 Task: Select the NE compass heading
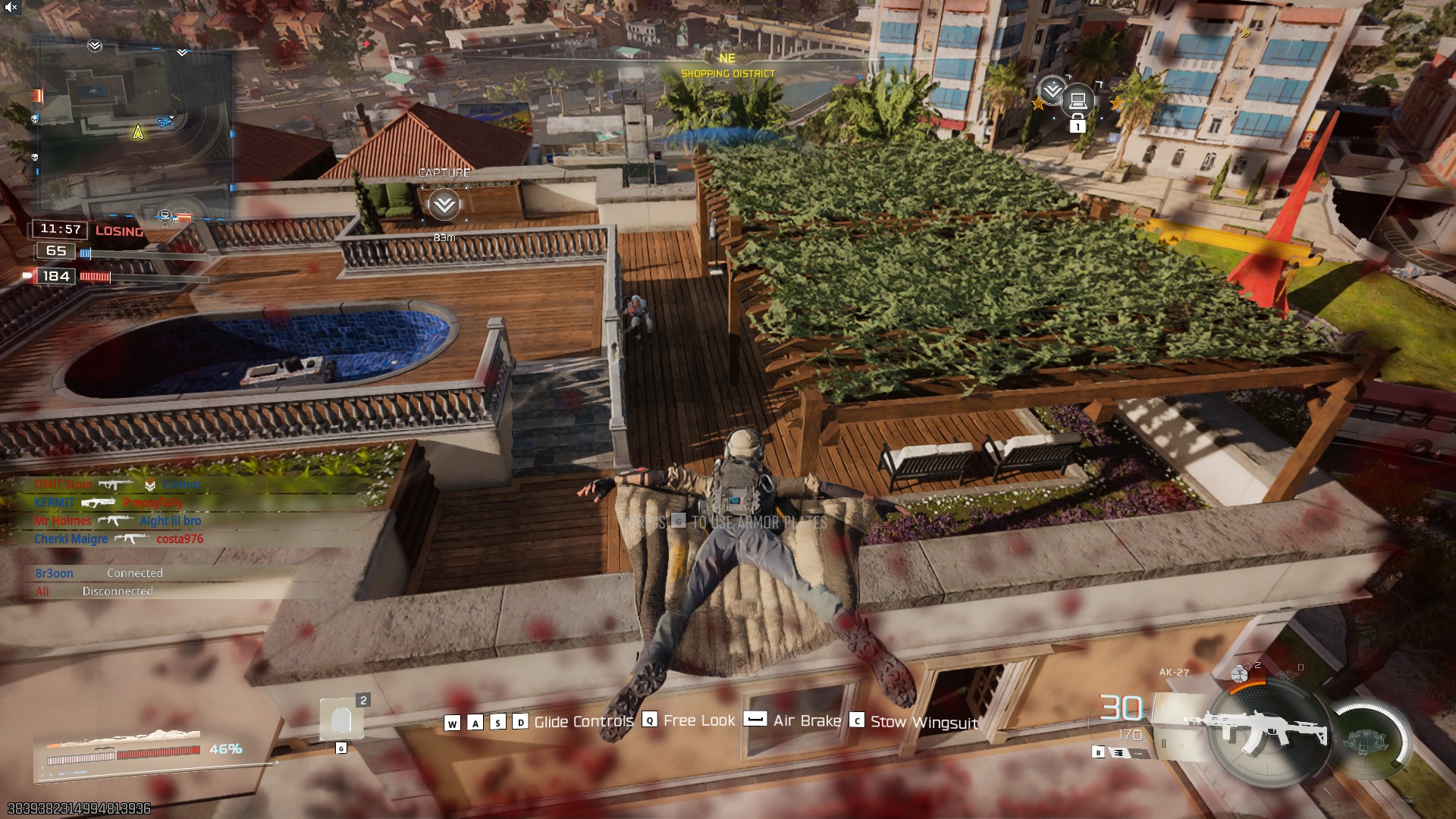point(726,57)
